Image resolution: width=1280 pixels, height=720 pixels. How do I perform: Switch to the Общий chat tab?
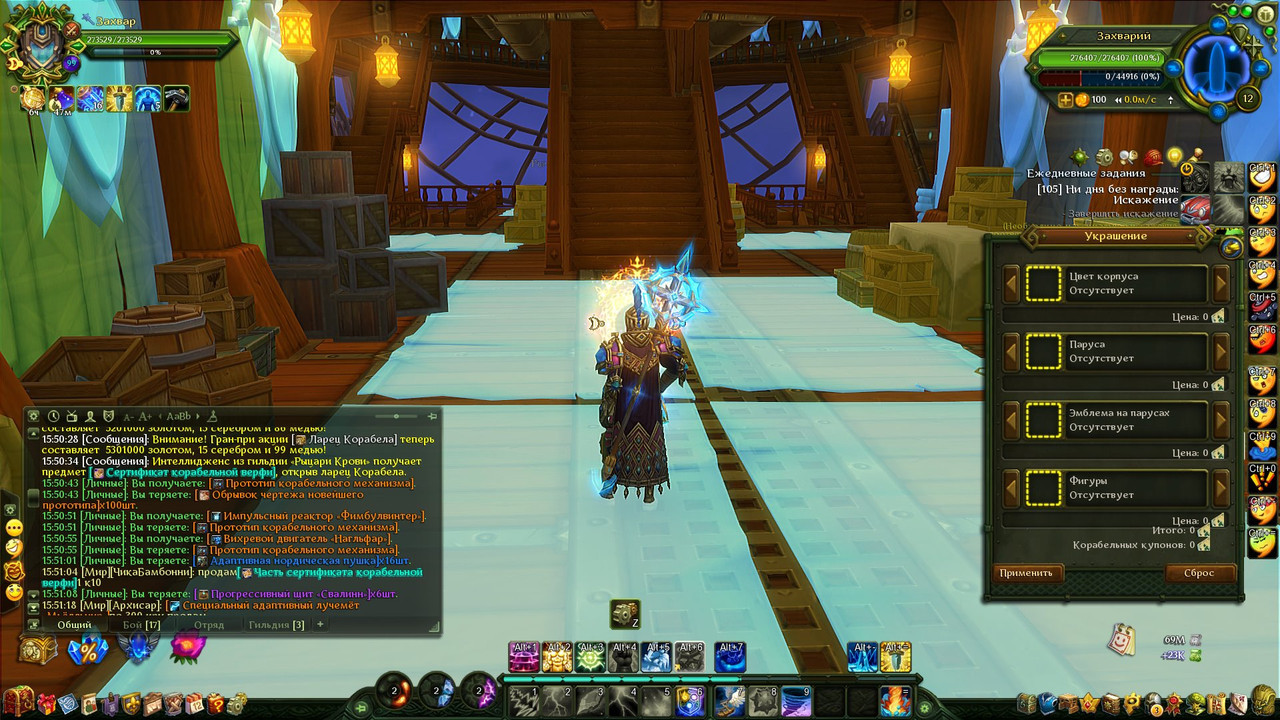tap(74, 625)
